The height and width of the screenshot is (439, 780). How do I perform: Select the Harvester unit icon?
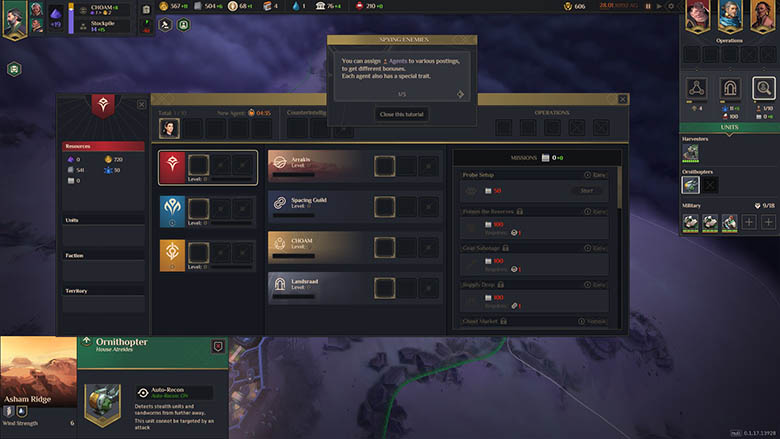click(x=690, y=152)
